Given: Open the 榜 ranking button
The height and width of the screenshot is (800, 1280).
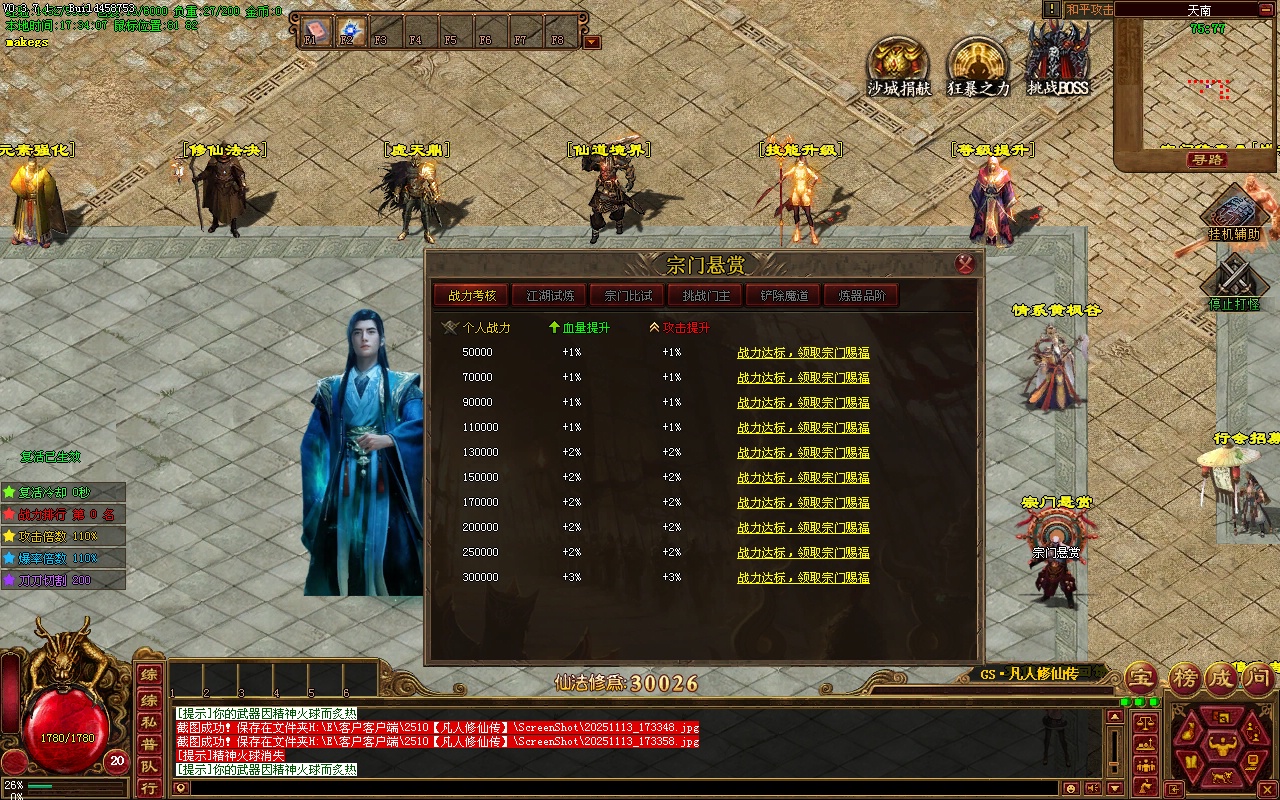Looking at the screenshot, I should pyautogui.click(x=1184, y=679).
